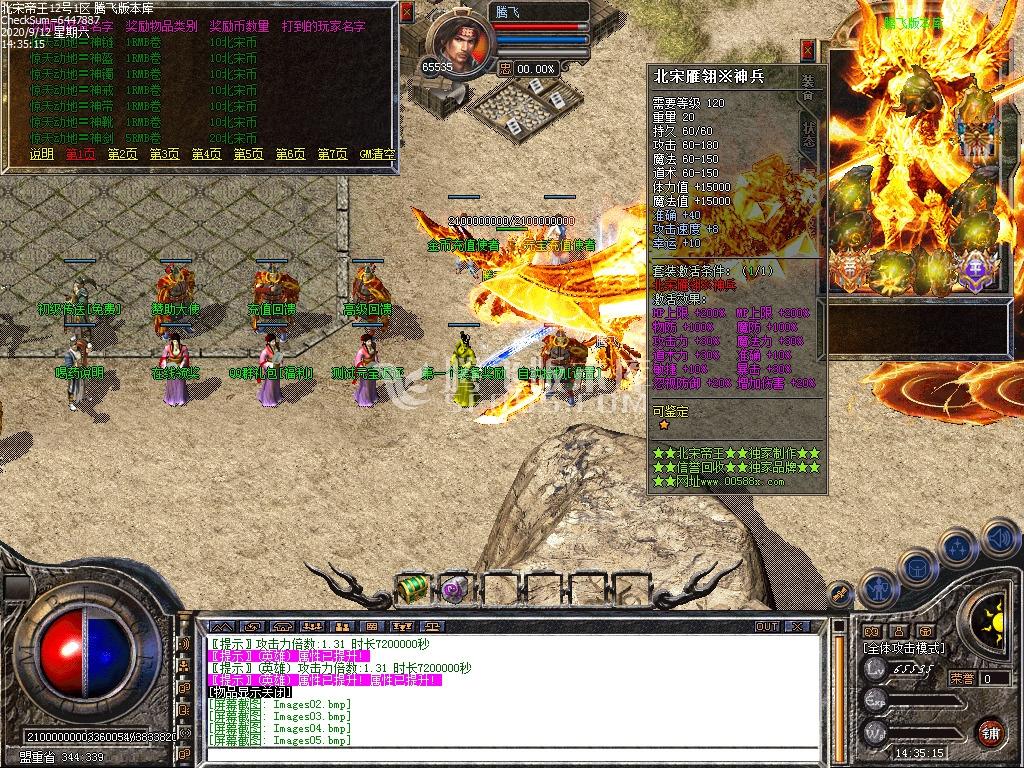Go to 第2页 of reward list
This screenshot has width=1024, height=768.
[x=122, y=154]
